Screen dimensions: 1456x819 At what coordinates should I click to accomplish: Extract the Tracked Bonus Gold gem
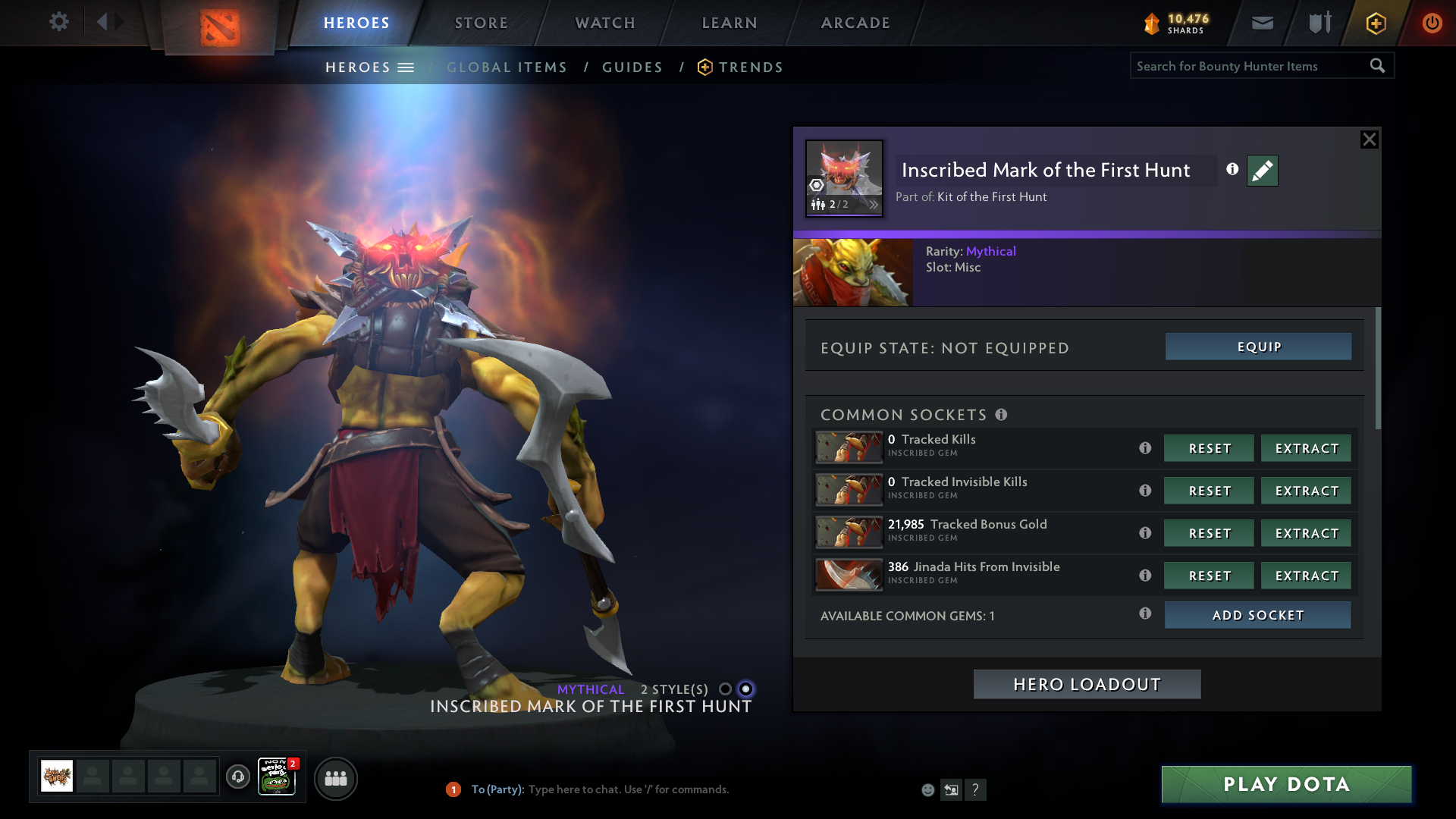click(x=1306, y=533)
